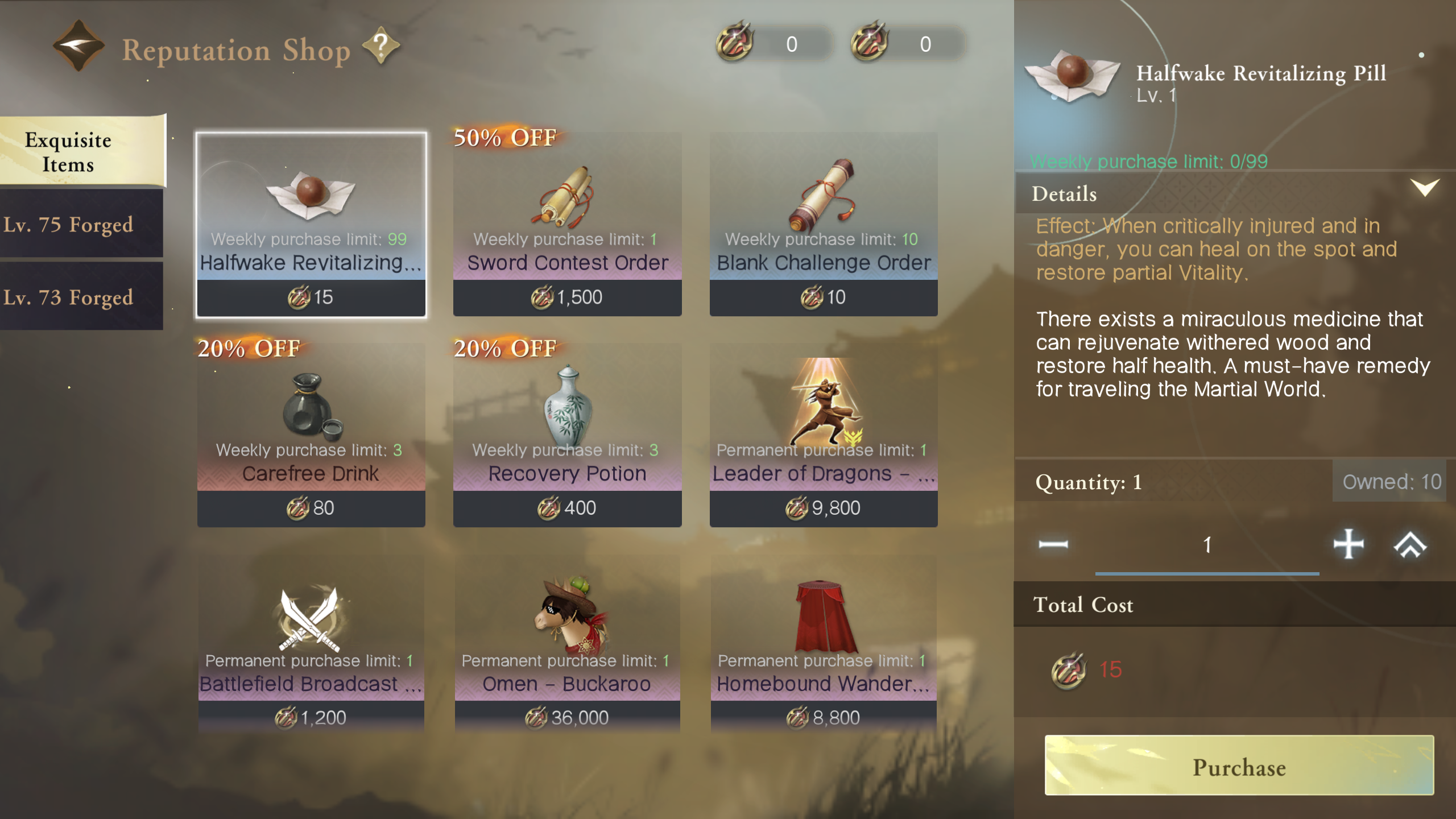Viewport: 1456px width, 819px height.
Task: Select the Halfwake Revitalizing Pill shop item
Action: [x=311, y=224]
